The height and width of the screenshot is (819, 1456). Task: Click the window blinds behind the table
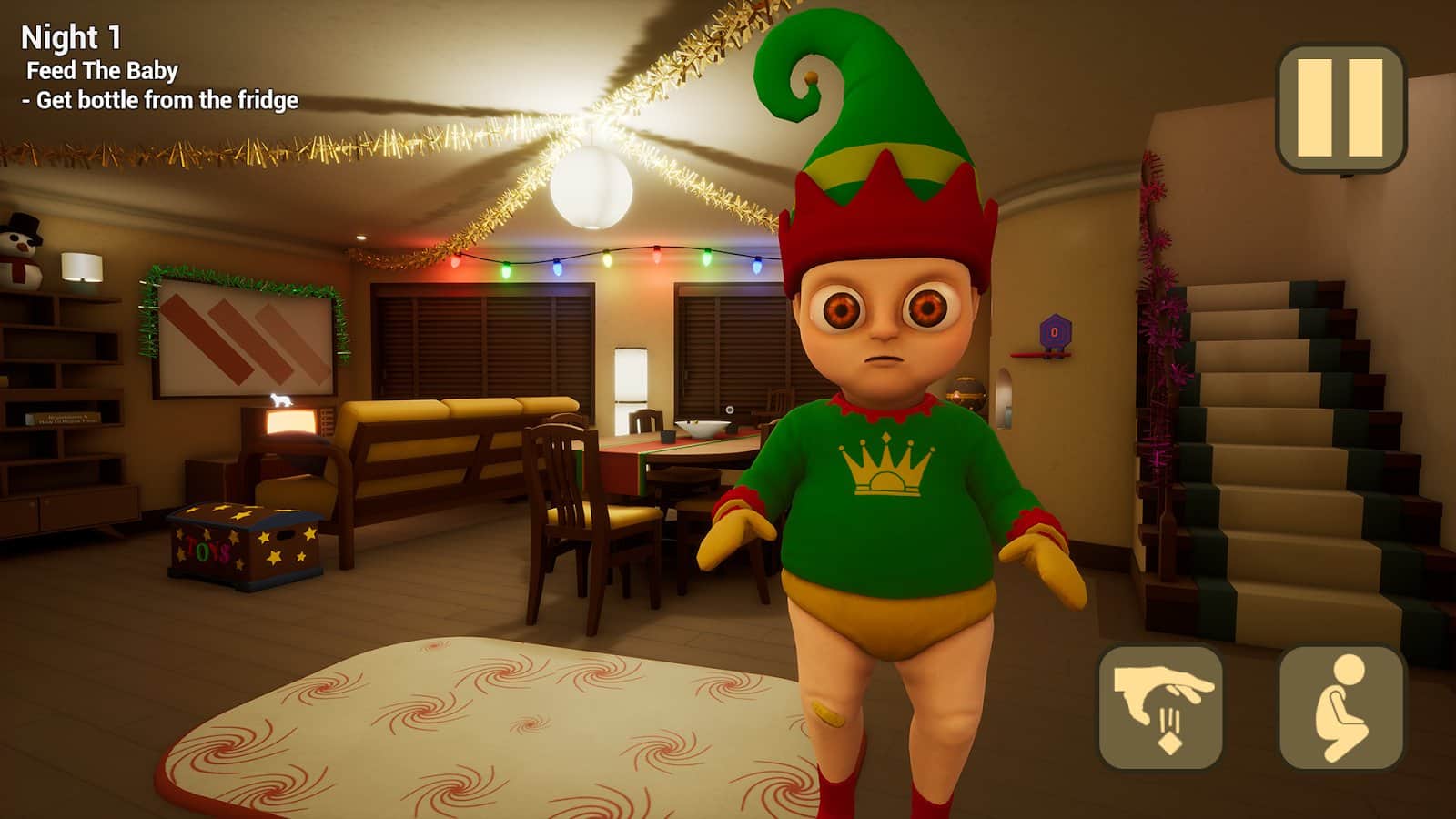pyautogui.click(x=719, y=346)
